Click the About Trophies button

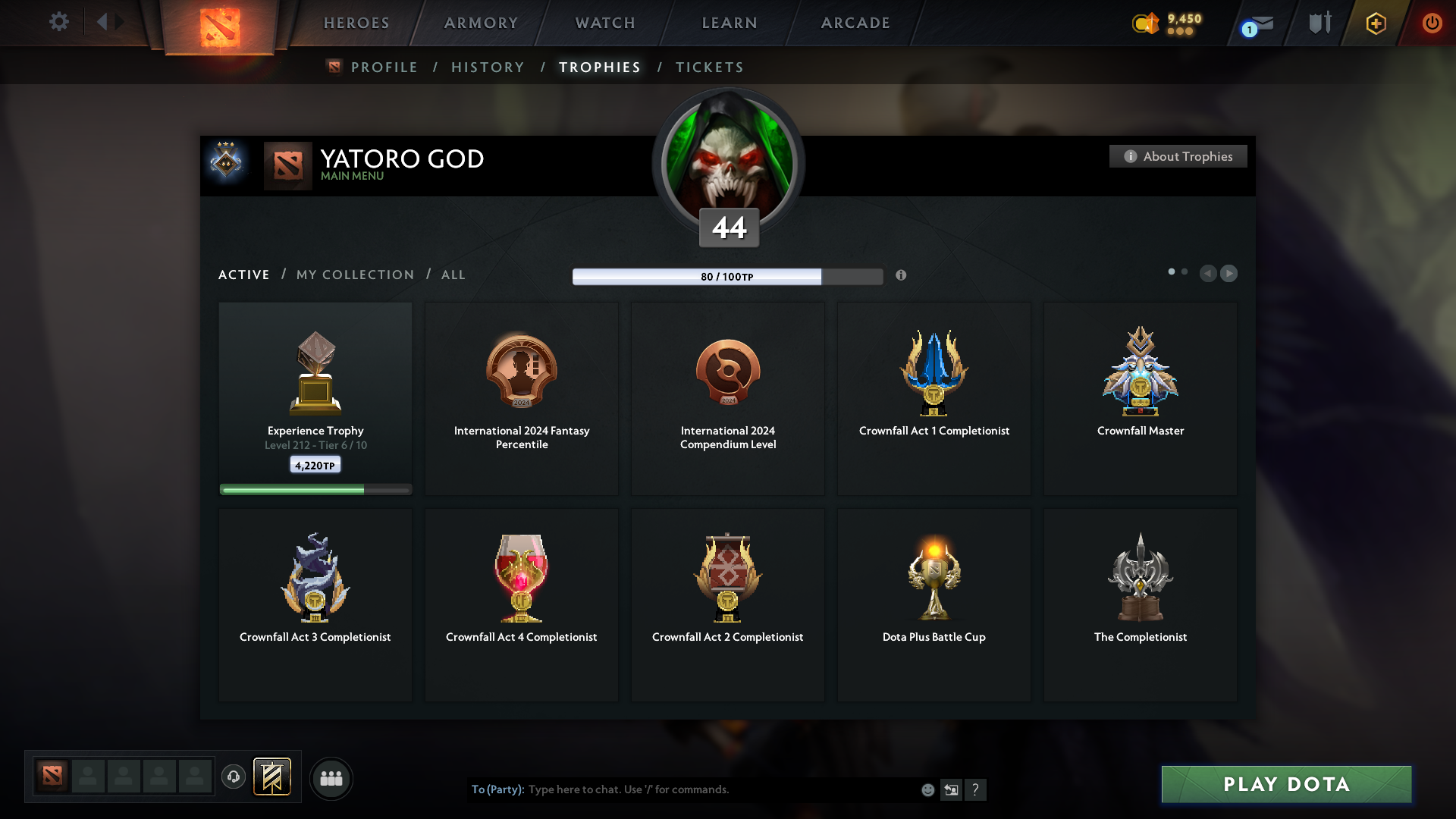1178,156
